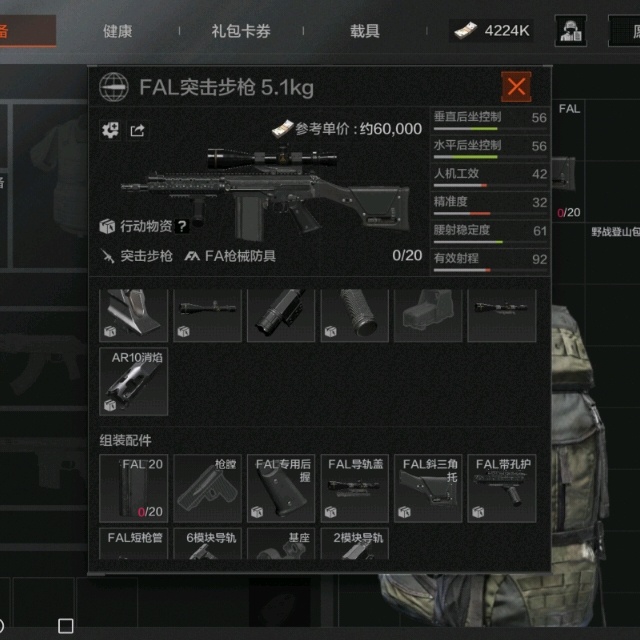Switch to the 健康 tab
The image size is (640, 640).
coord(117,31)
